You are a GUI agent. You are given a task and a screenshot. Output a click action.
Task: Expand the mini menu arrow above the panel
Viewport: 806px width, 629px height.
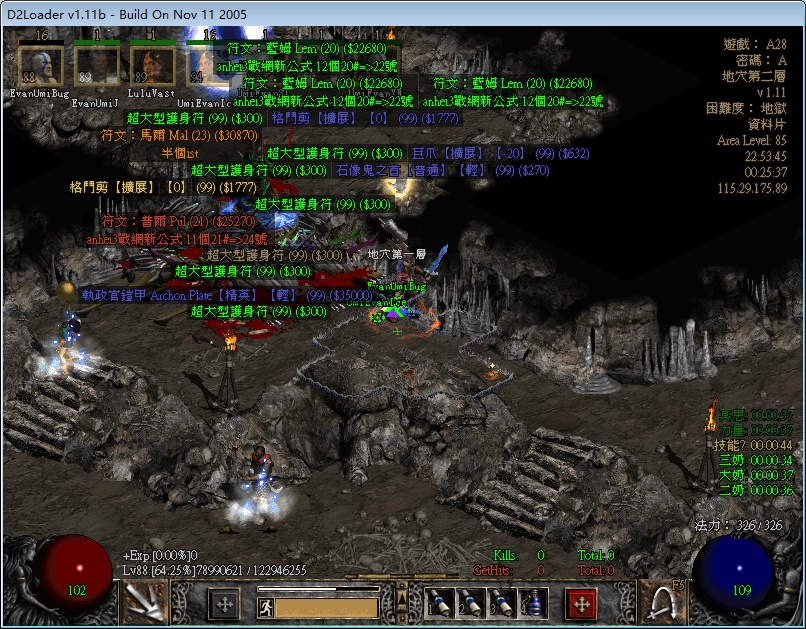click(x=402, y=599)
